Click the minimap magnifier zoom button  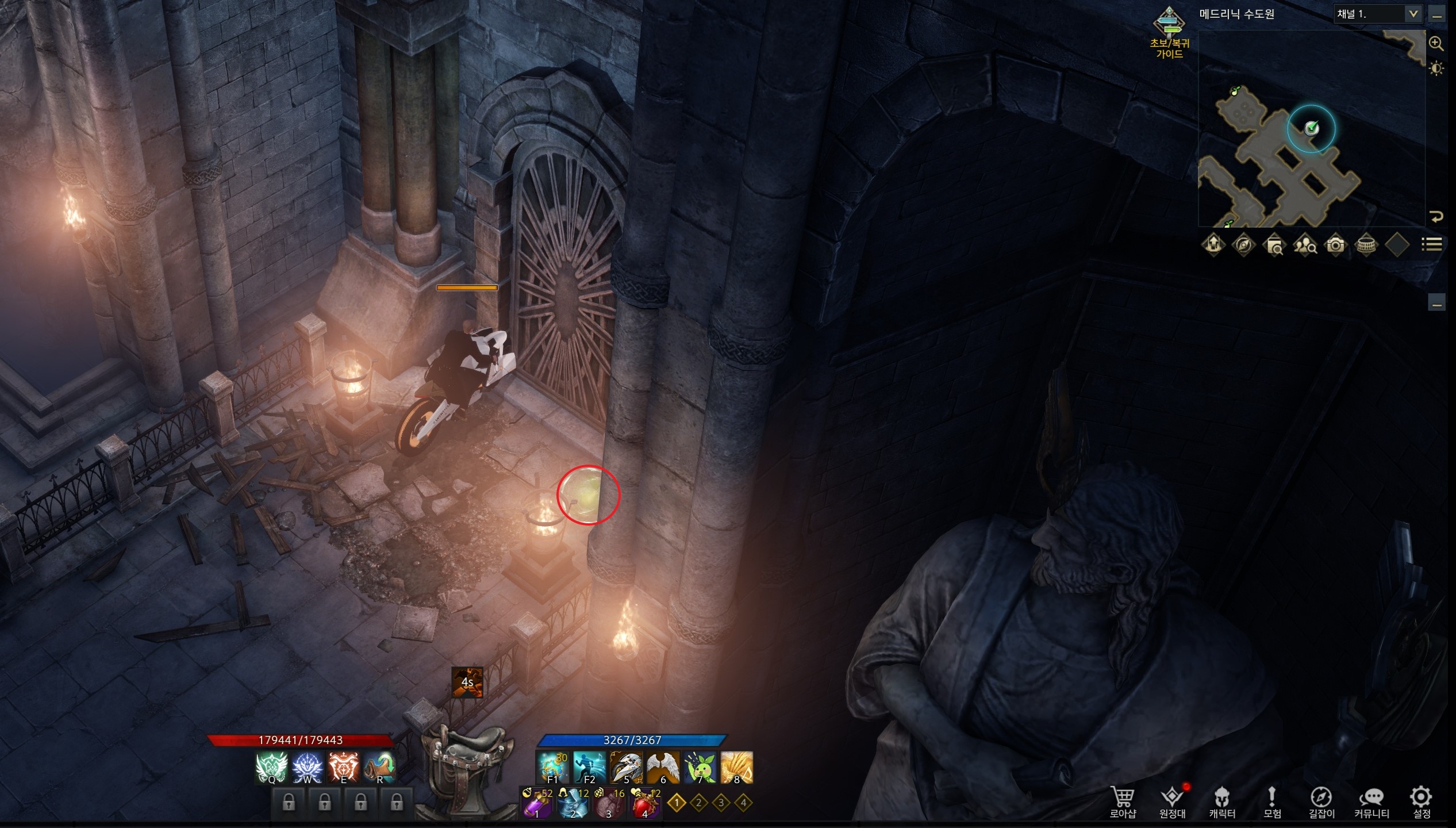click(1436, 43)
